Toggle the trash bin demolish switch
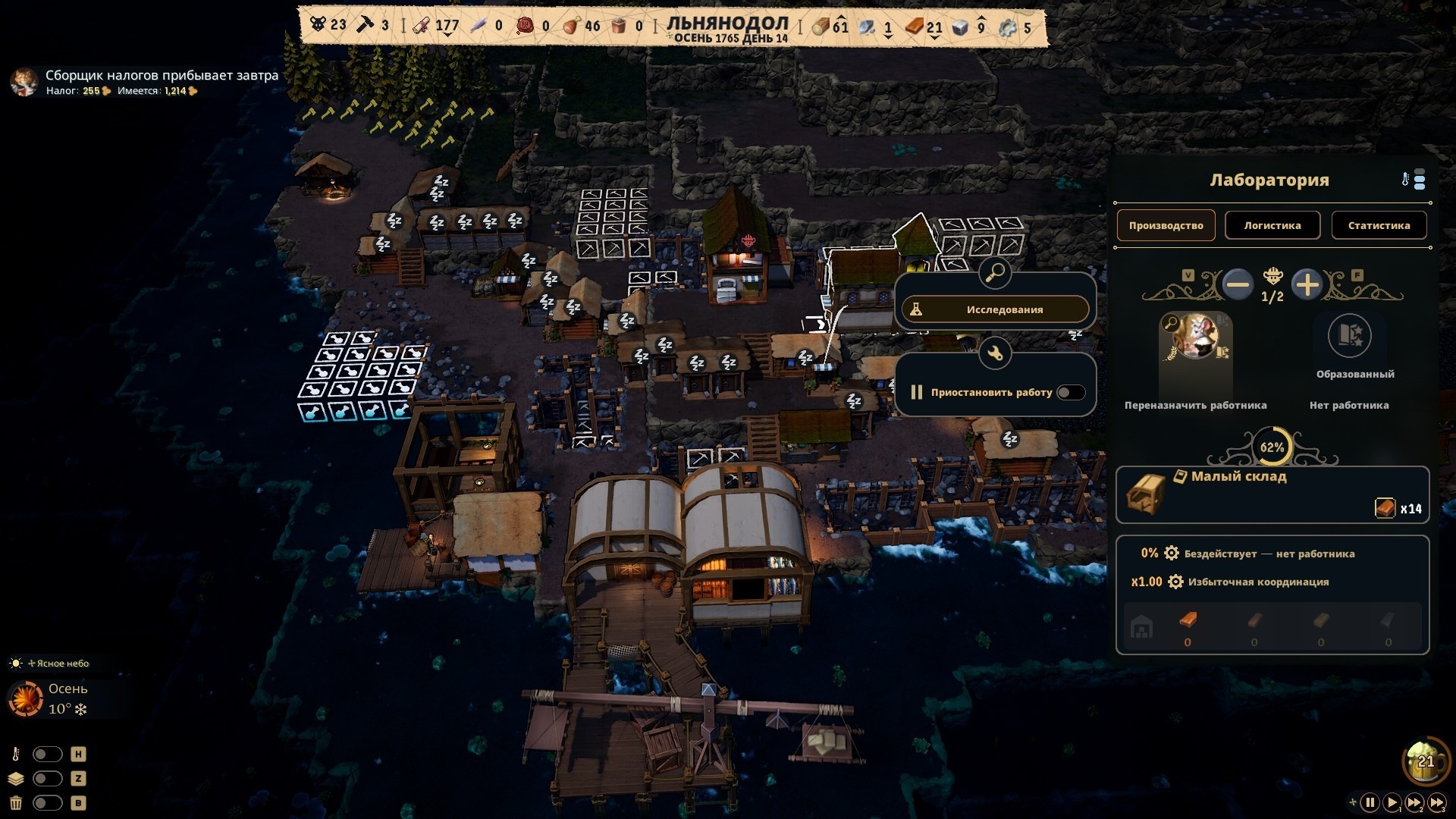Screen dimensions: 1456x819 [47, 802]
